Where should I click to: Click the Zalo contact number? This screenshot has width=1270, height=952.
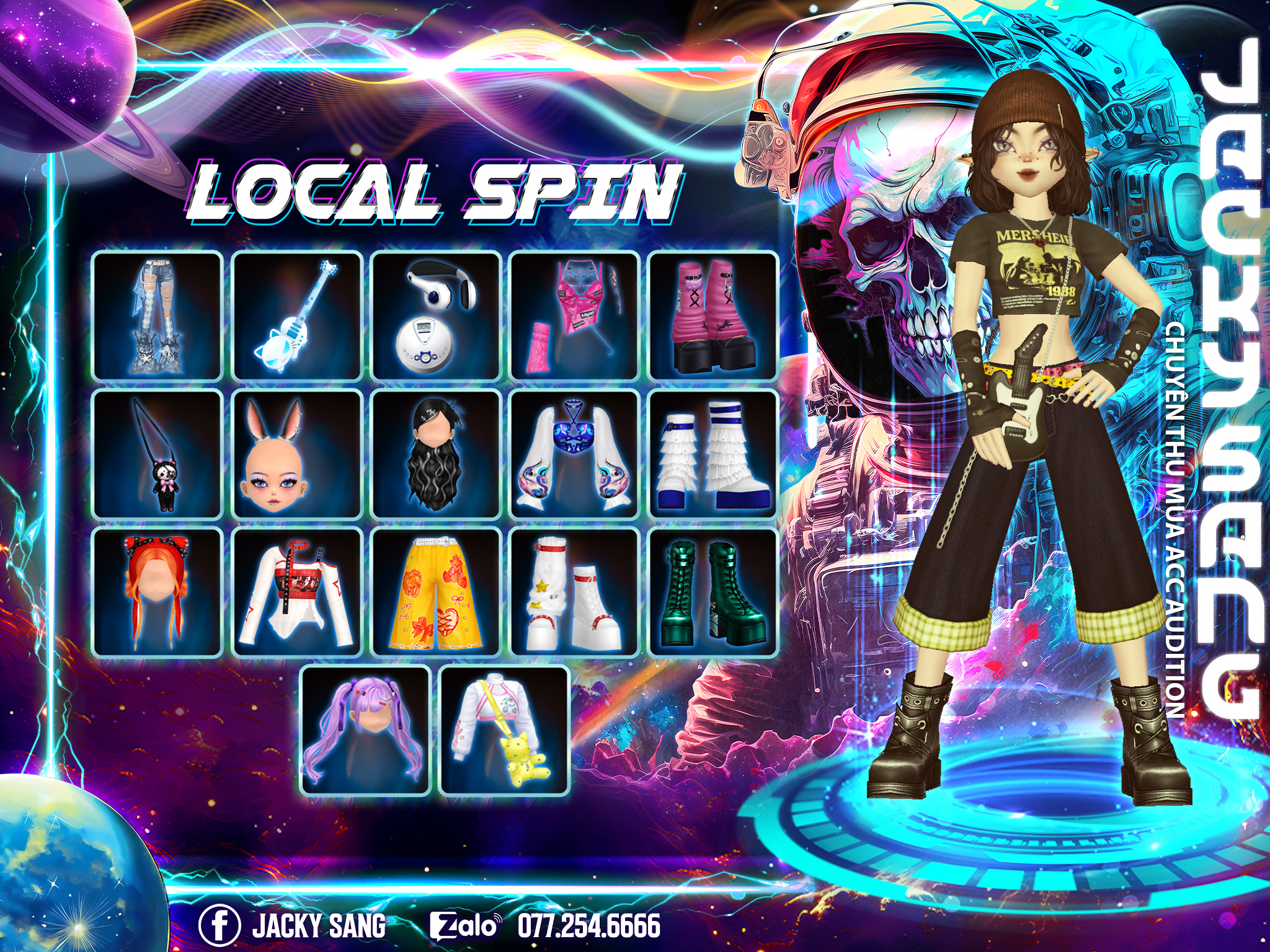[x=588, y=925]
